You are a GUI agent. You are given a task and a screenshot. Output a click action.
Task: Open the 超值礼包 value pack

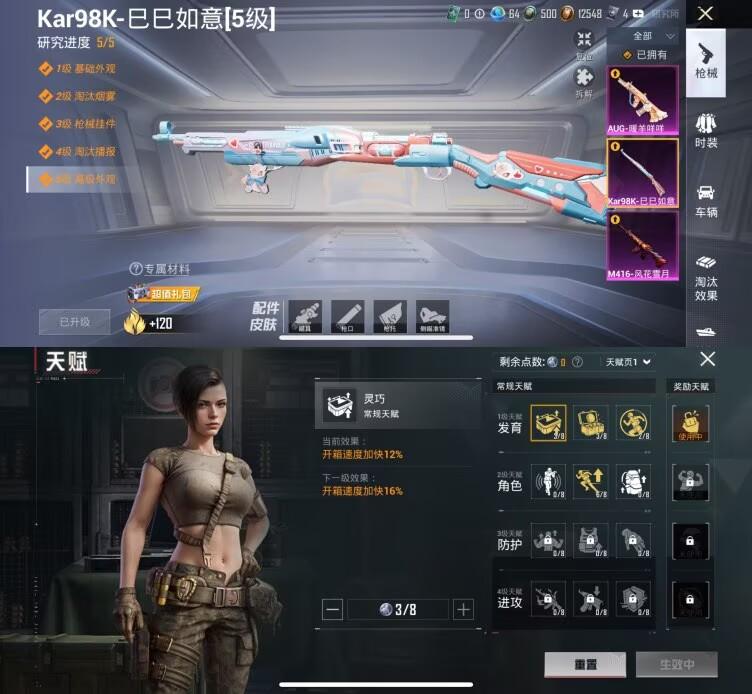pyautogui.click(x=162, y=293)
